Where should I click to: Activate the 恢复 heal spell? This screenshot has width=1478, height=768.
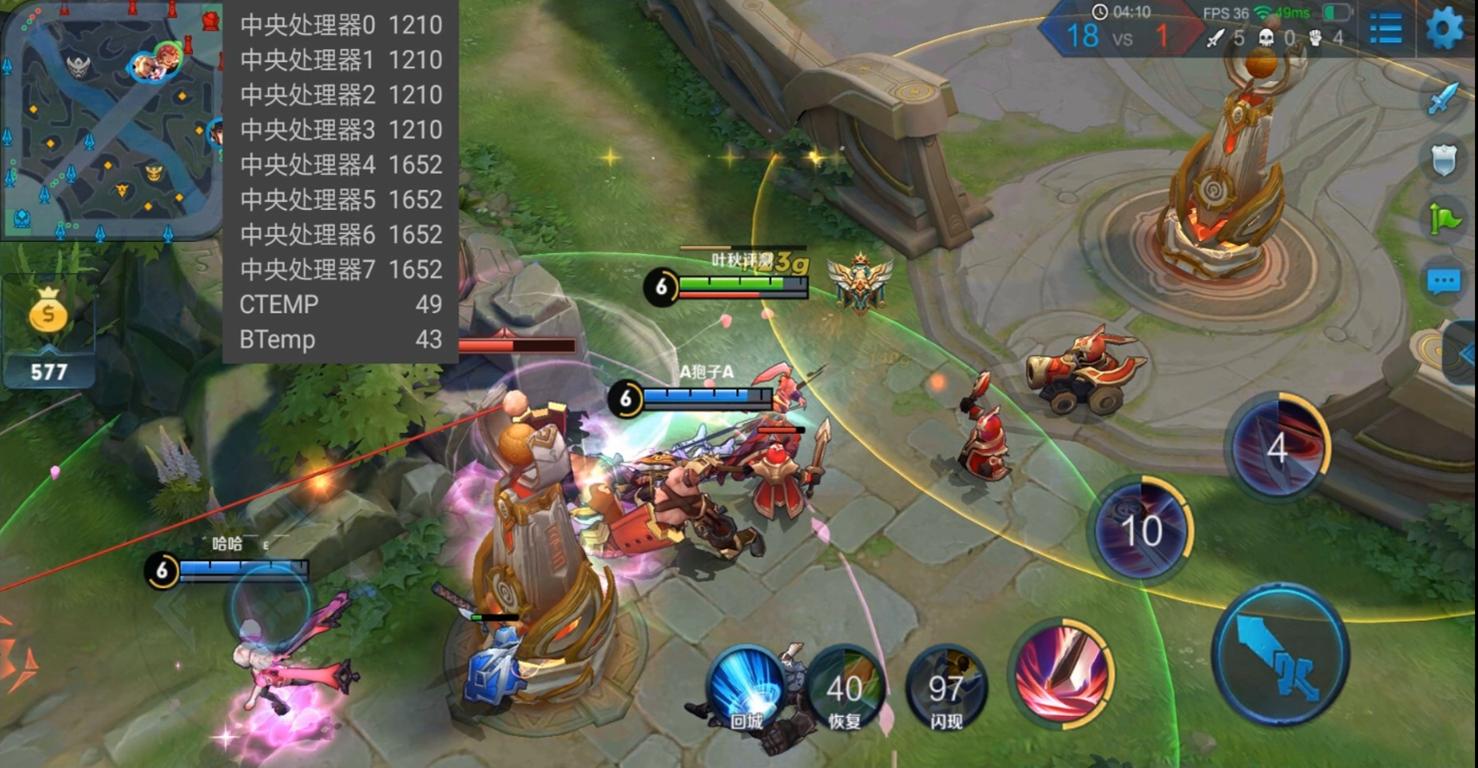845,686
